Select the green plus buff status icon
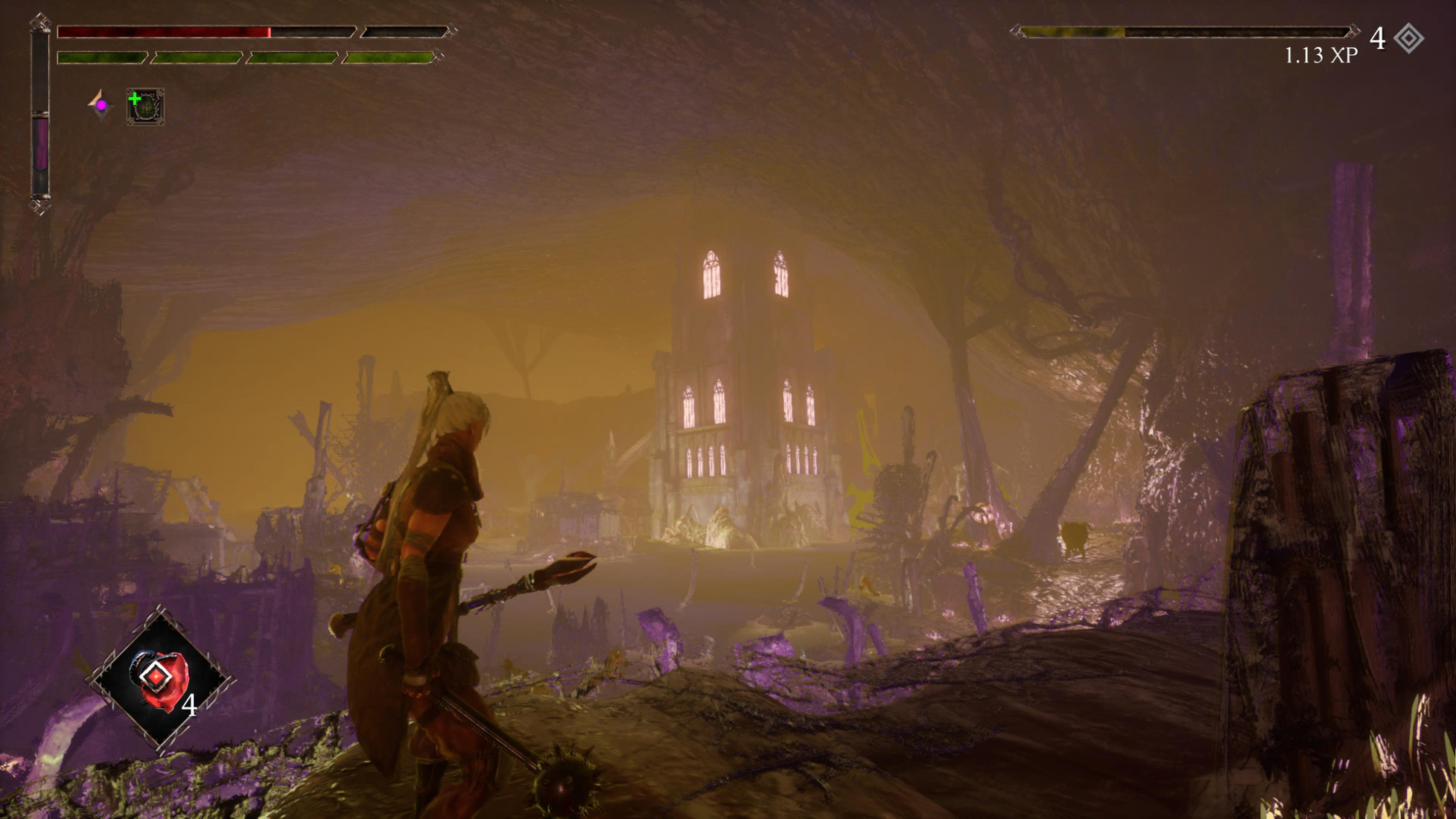The image size is (1456, 819). pos(145,106)
